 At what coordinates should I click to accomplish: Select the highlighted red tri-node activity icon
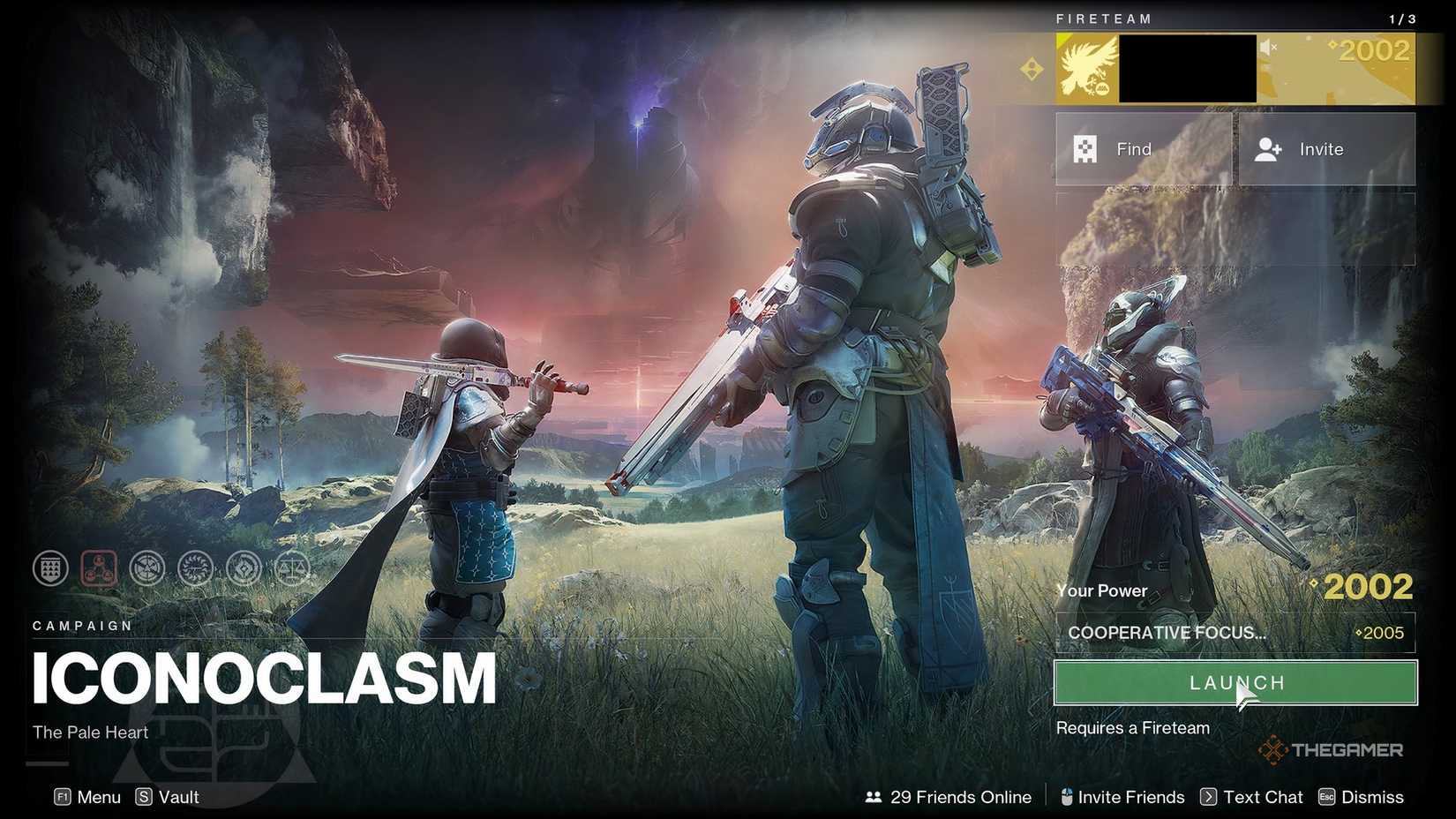click(x=98, y=568)
